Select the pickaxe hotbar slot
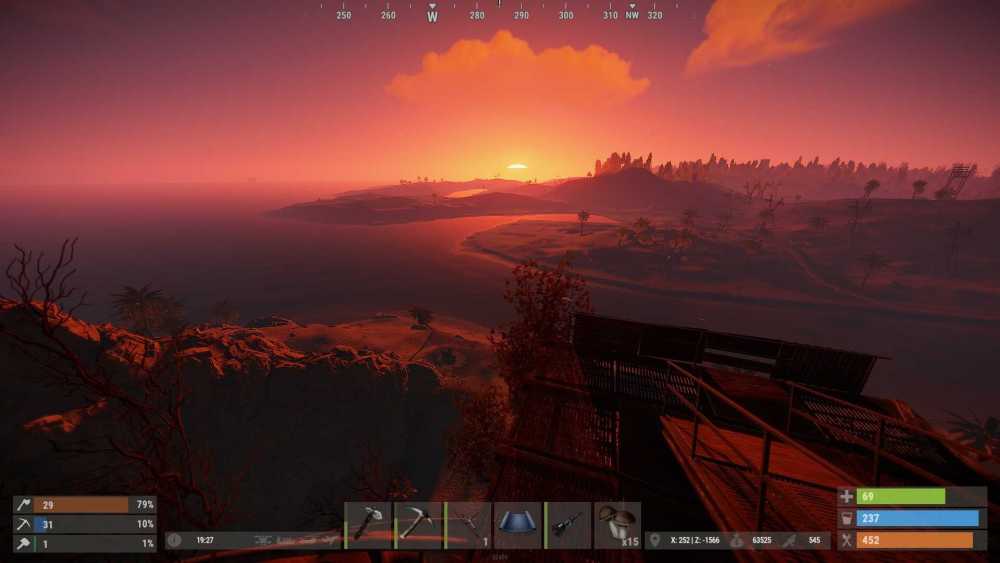This screenshot has height=563, width=1000. coord(418,525)
